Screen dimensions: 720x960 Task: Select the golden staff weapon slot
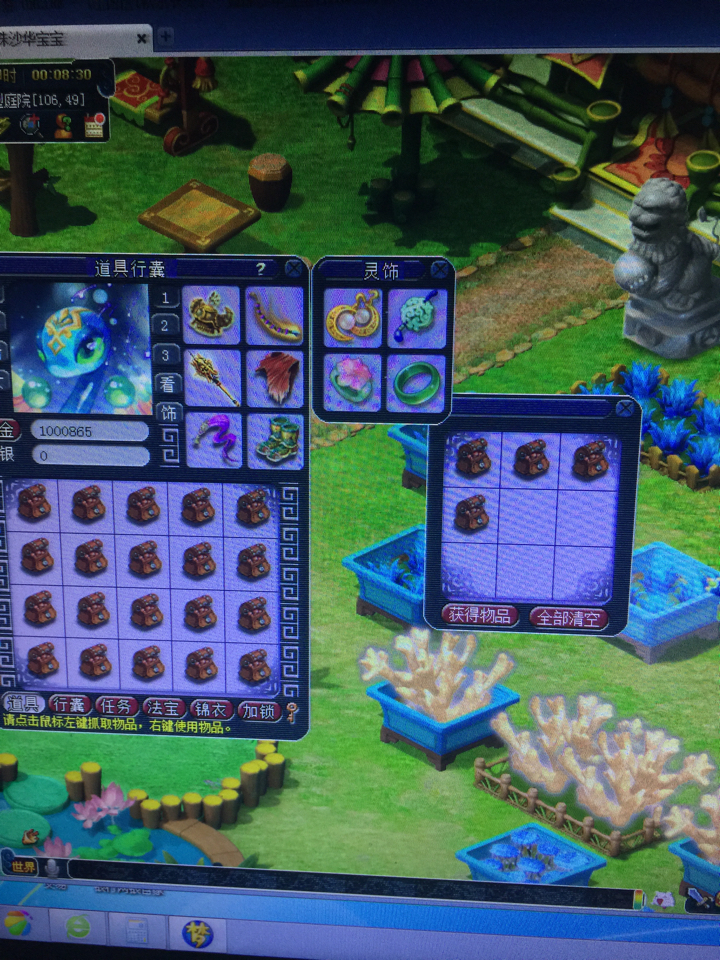212,376
